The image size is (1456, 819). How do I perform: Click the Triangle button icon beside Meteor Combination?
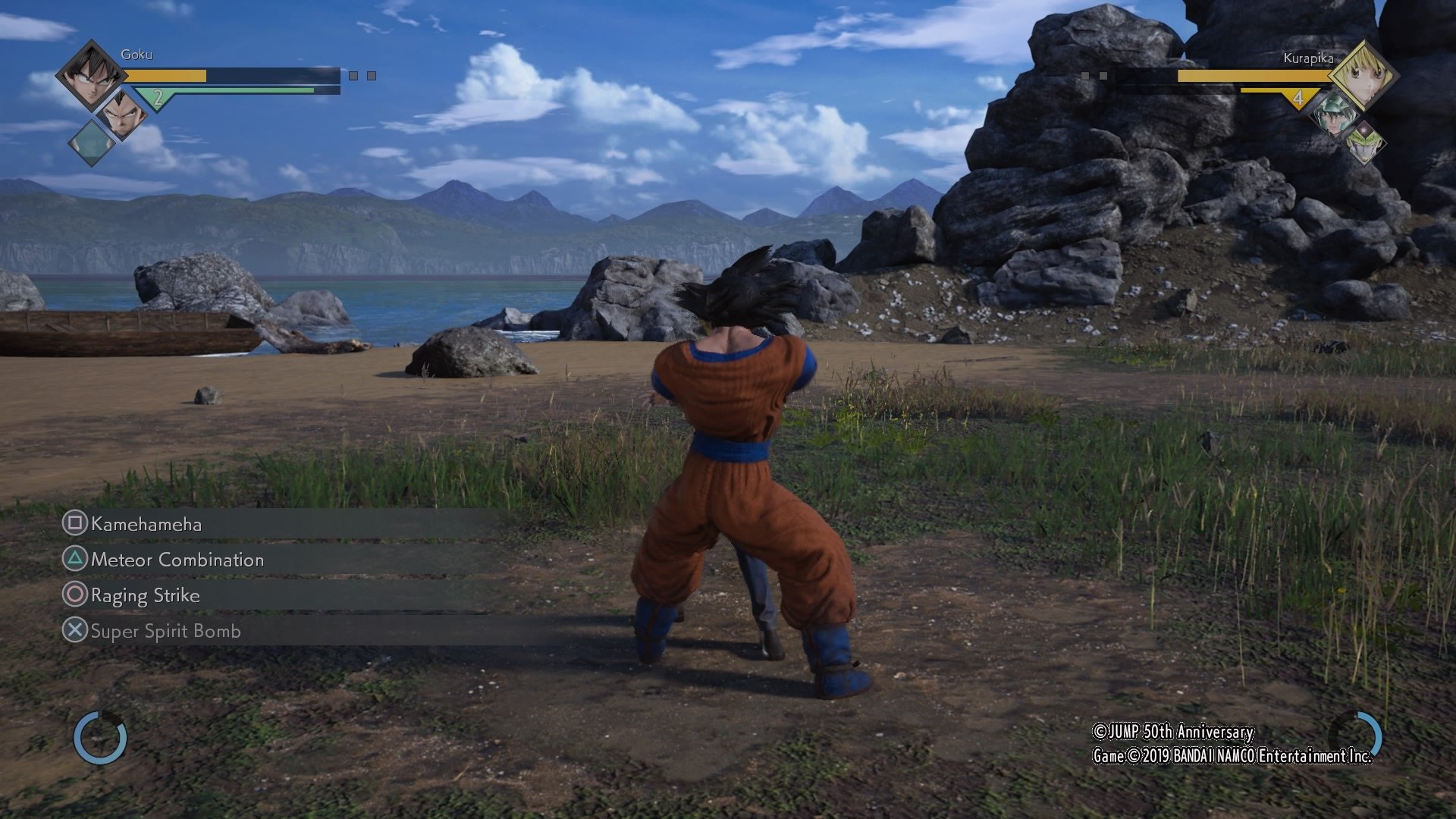click(x=75, y=560)
